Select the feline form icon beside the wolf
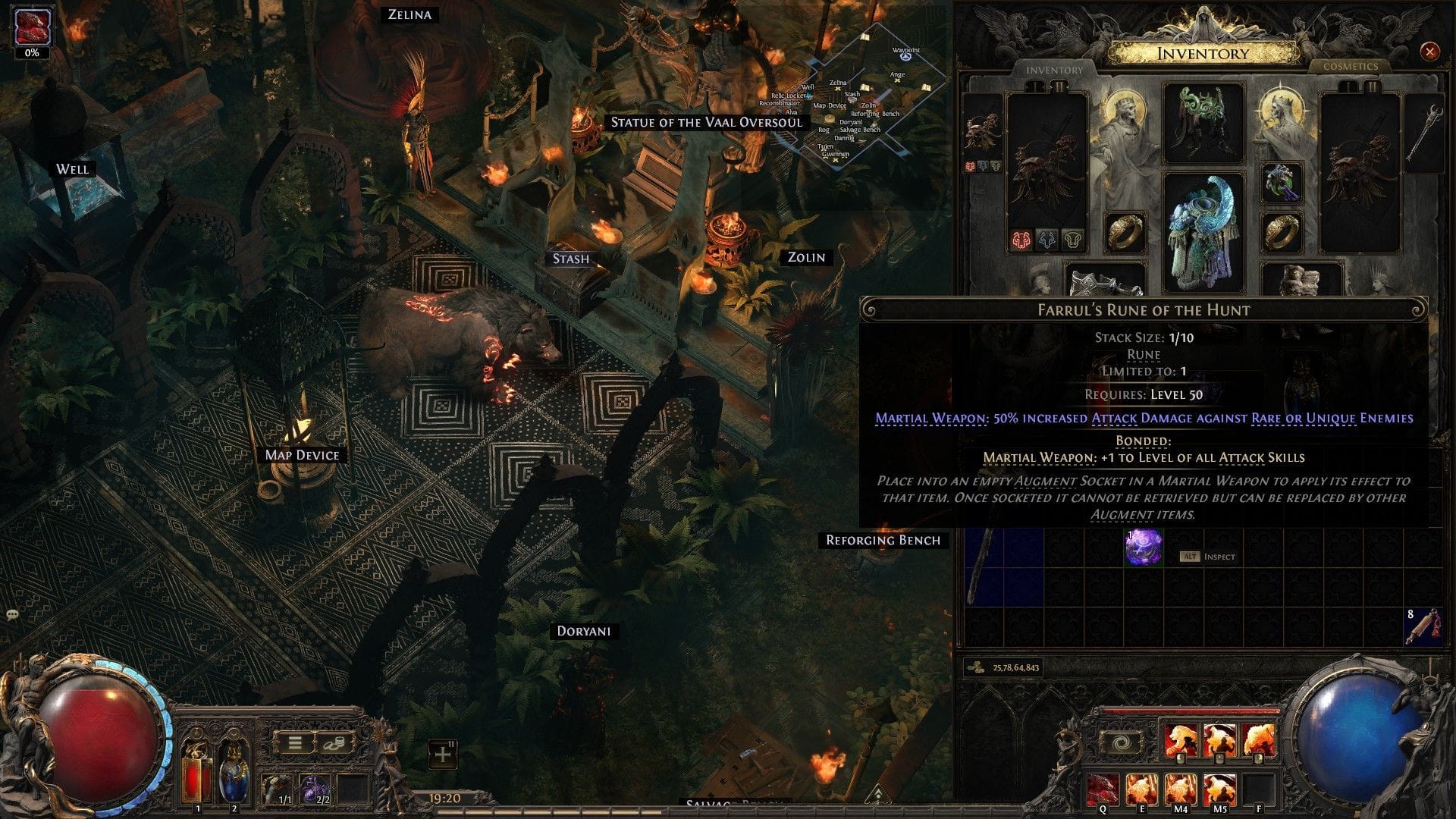The height and width of the screenshot is (819, 1456). (1073, 240)
